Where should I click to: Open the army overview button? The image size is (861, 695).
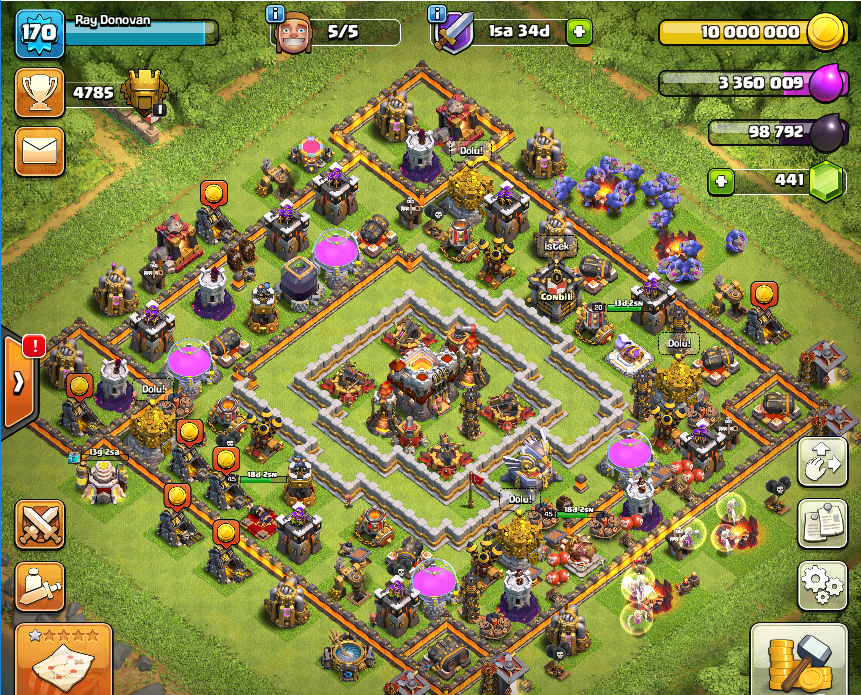point(39,586)
